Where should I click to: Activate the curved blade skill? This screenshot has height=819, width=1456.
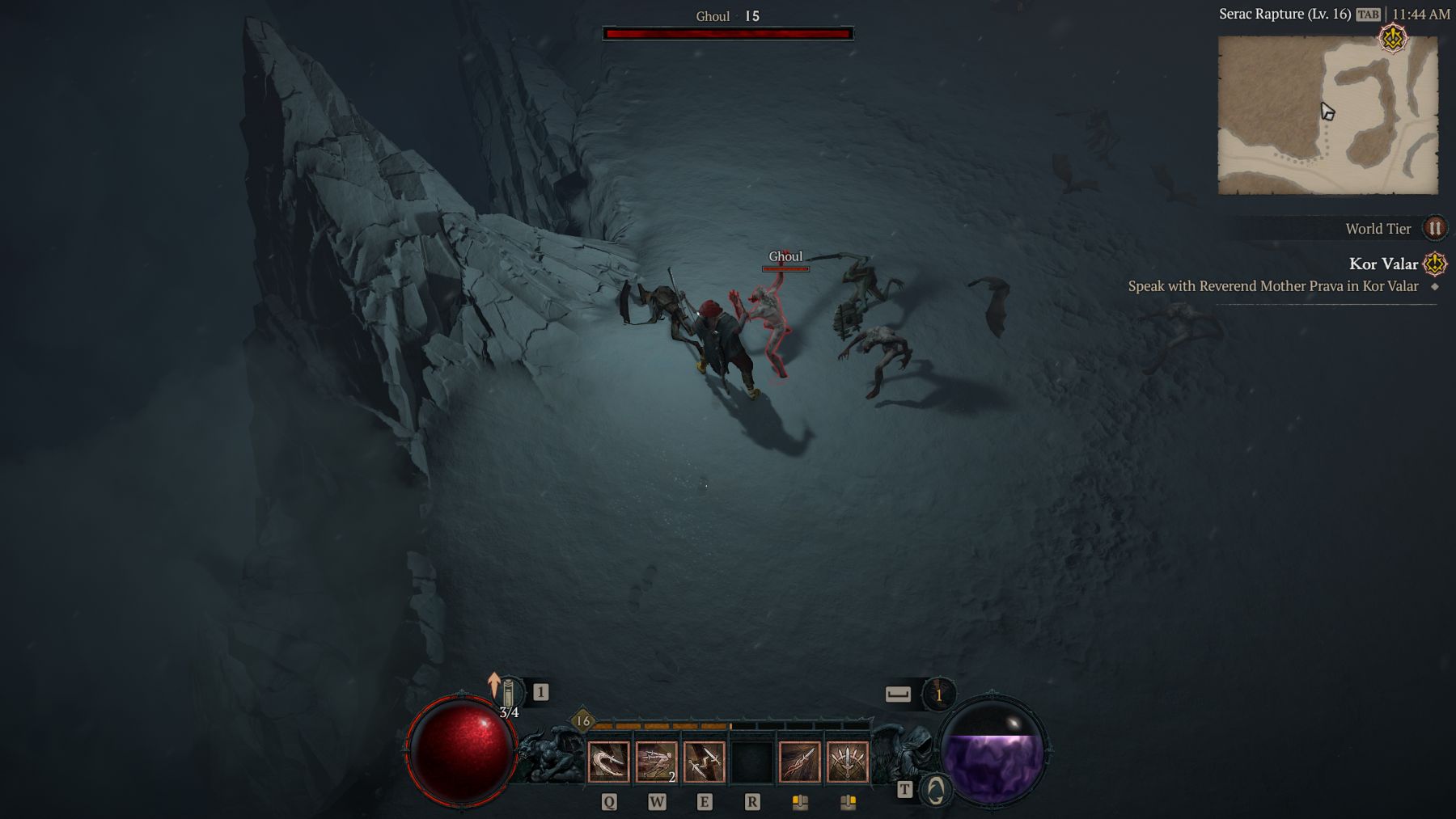(x=608, y=762)
